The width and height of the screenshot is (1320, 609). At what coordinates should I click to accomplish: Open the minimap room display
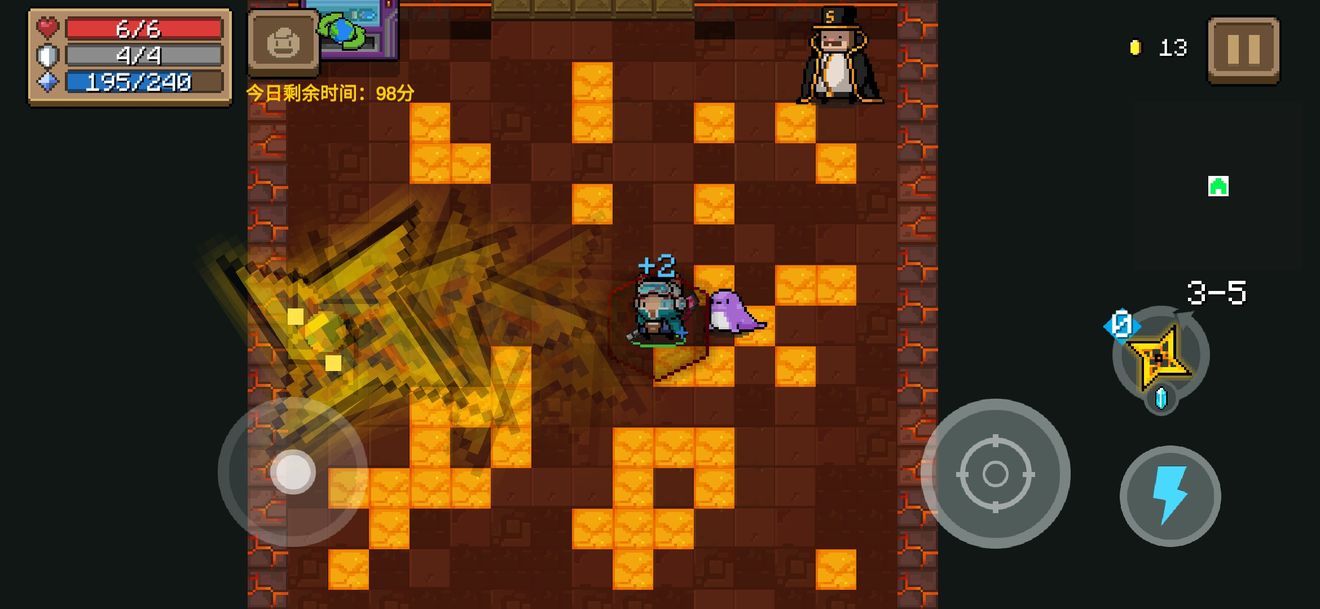coord(1217,186)
